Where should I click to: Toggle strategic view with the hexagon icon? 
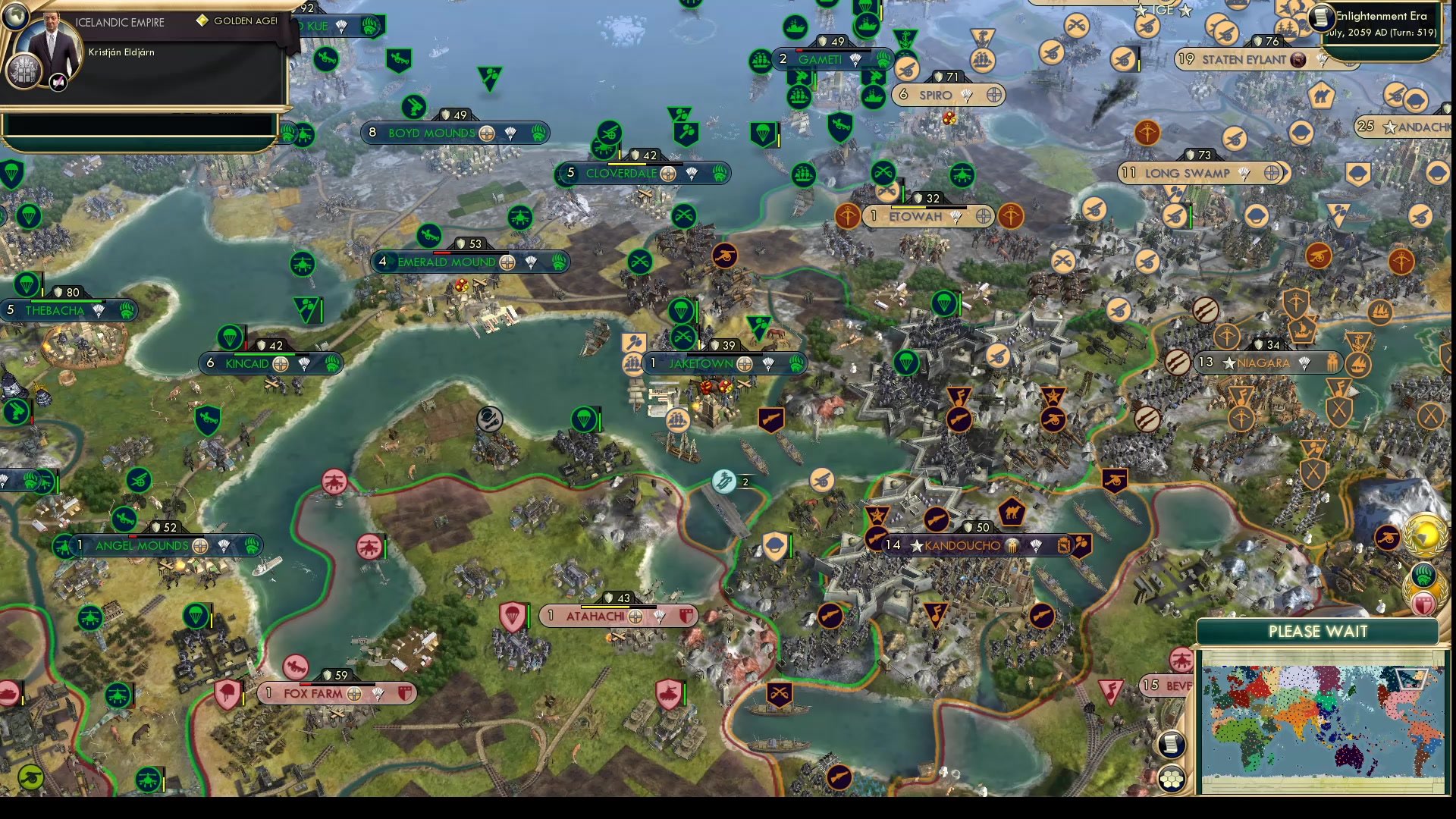1172,777
